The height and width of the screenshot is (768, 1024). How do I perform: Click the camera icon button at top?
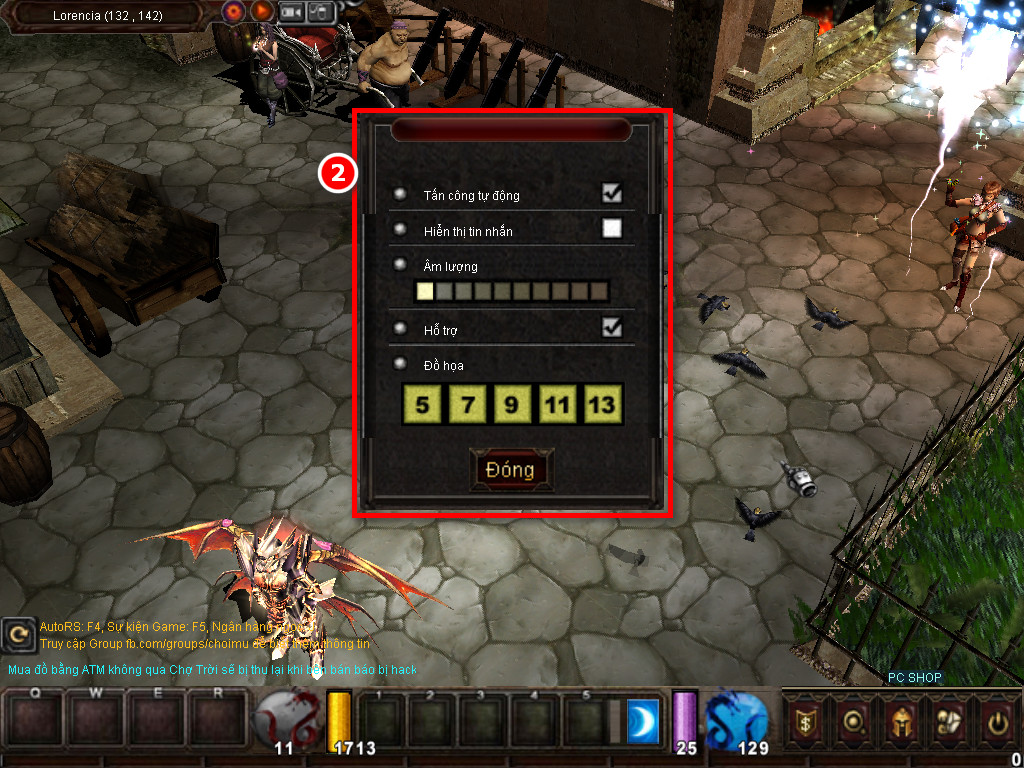[291, 11]
